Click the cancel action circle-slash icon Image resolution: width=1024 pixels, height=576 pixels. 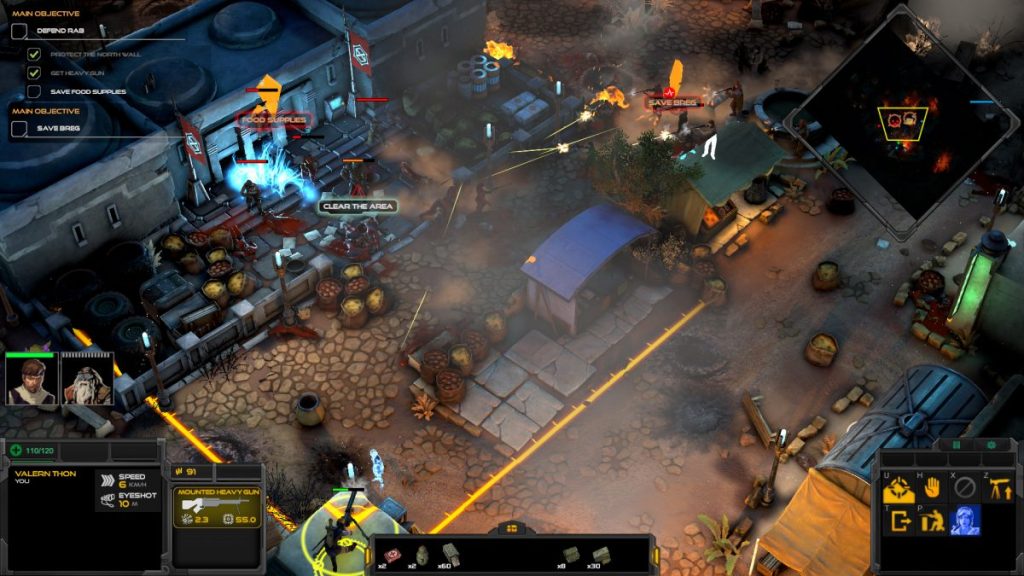[965, 488]
